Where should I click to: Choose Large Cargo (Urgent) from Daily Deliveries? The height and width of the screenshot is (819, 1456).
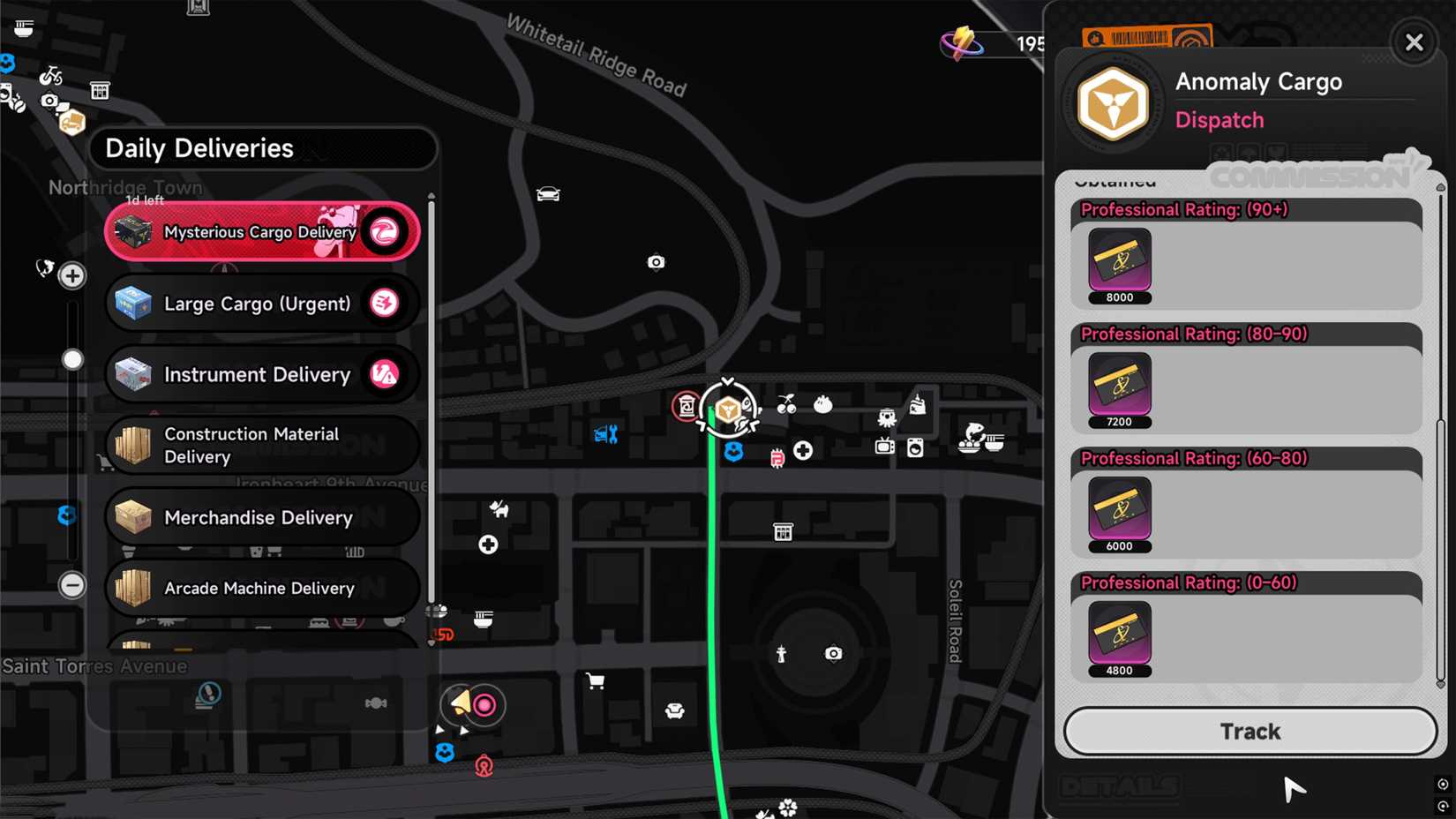[261, 303]
